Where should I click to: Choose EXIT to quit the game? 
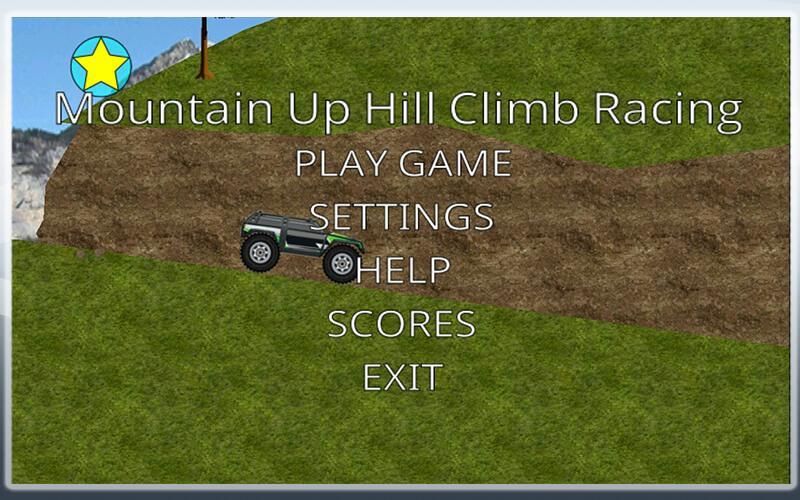402,378
